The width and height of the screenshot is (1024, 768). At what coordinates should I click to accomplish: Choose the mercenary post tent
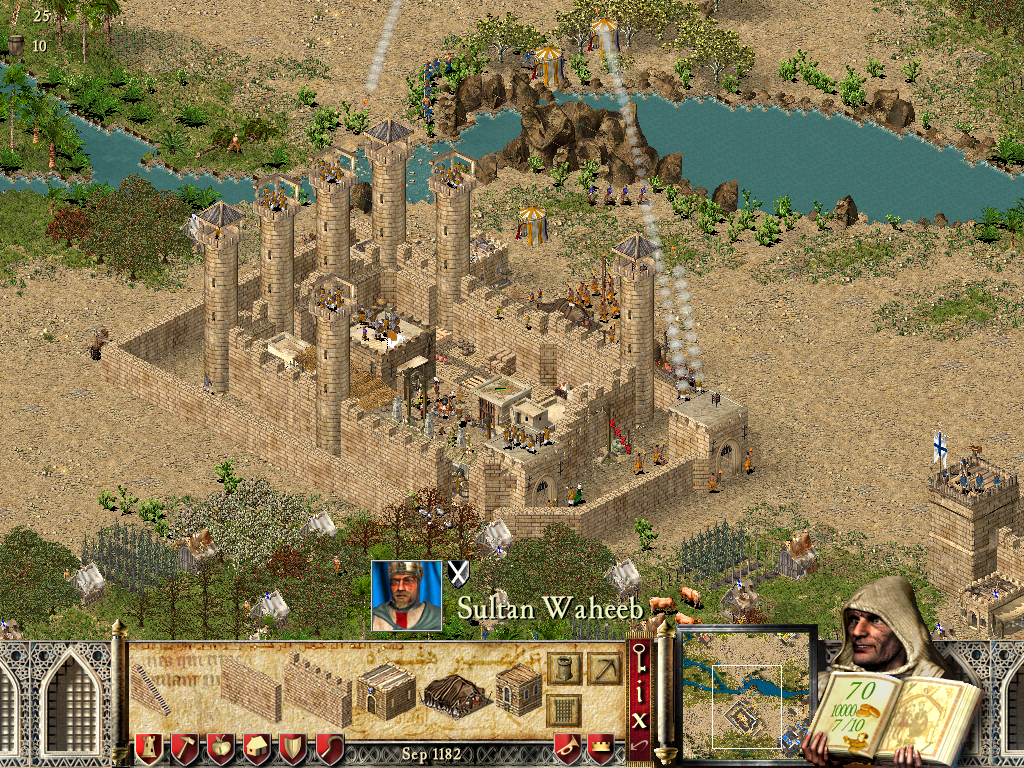(453, 694)
